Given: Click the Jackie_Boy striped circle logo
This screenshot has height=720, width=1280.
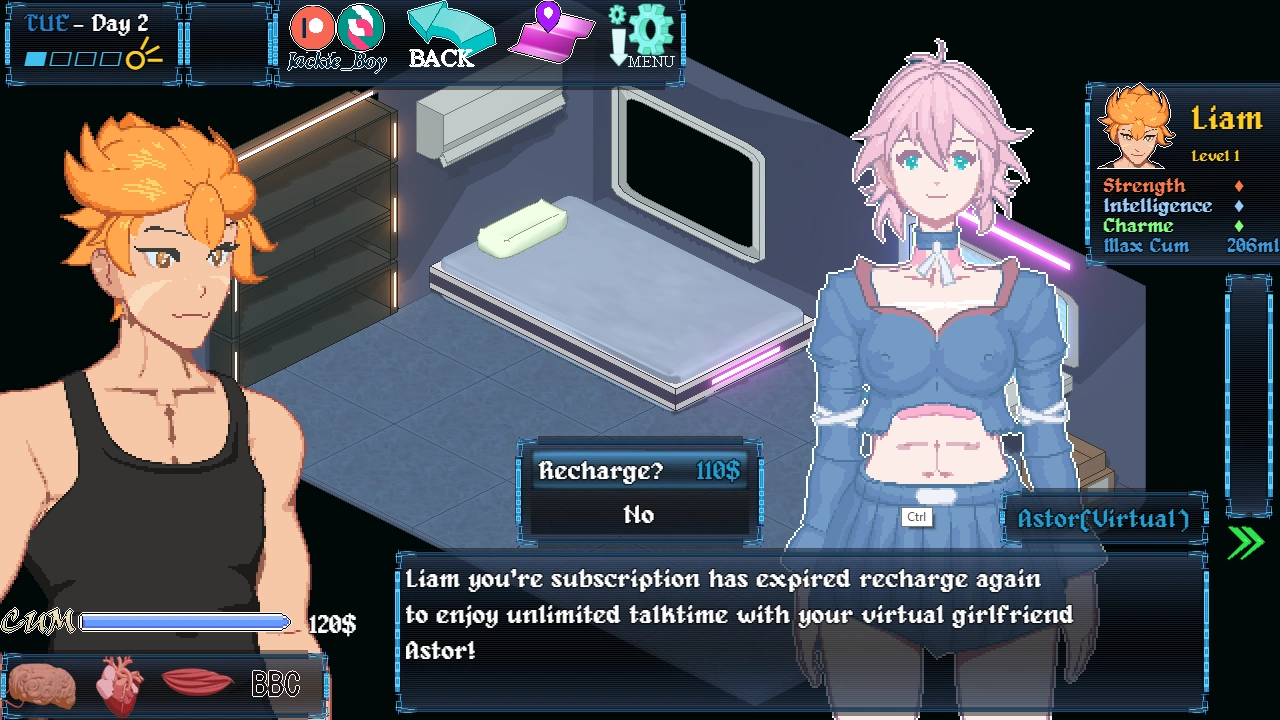Looking at the screenshot, I should pyautogui.click(x=360, y=27).
